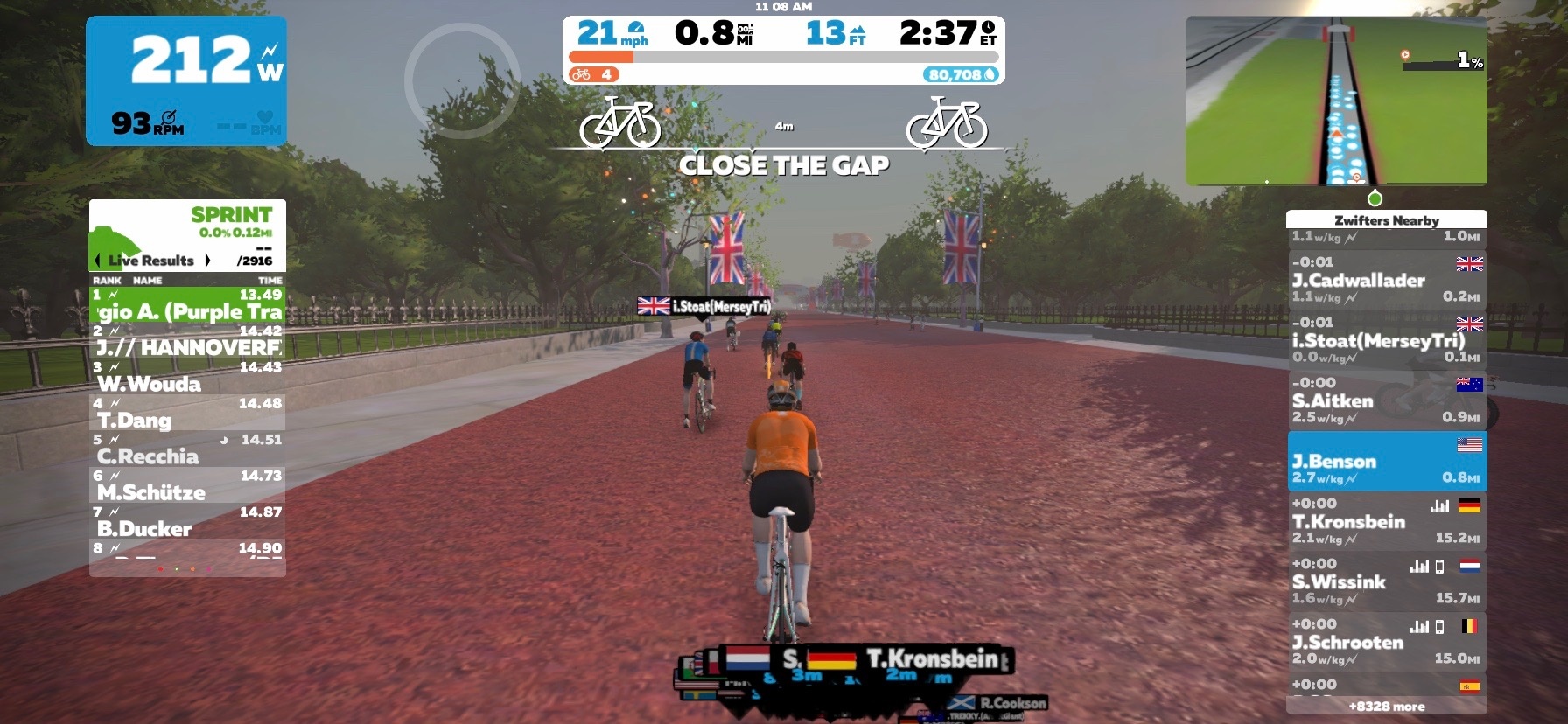Select B.Ducker sprint result row
This screenshot has height=724, width=1568.
coord(187,522)
